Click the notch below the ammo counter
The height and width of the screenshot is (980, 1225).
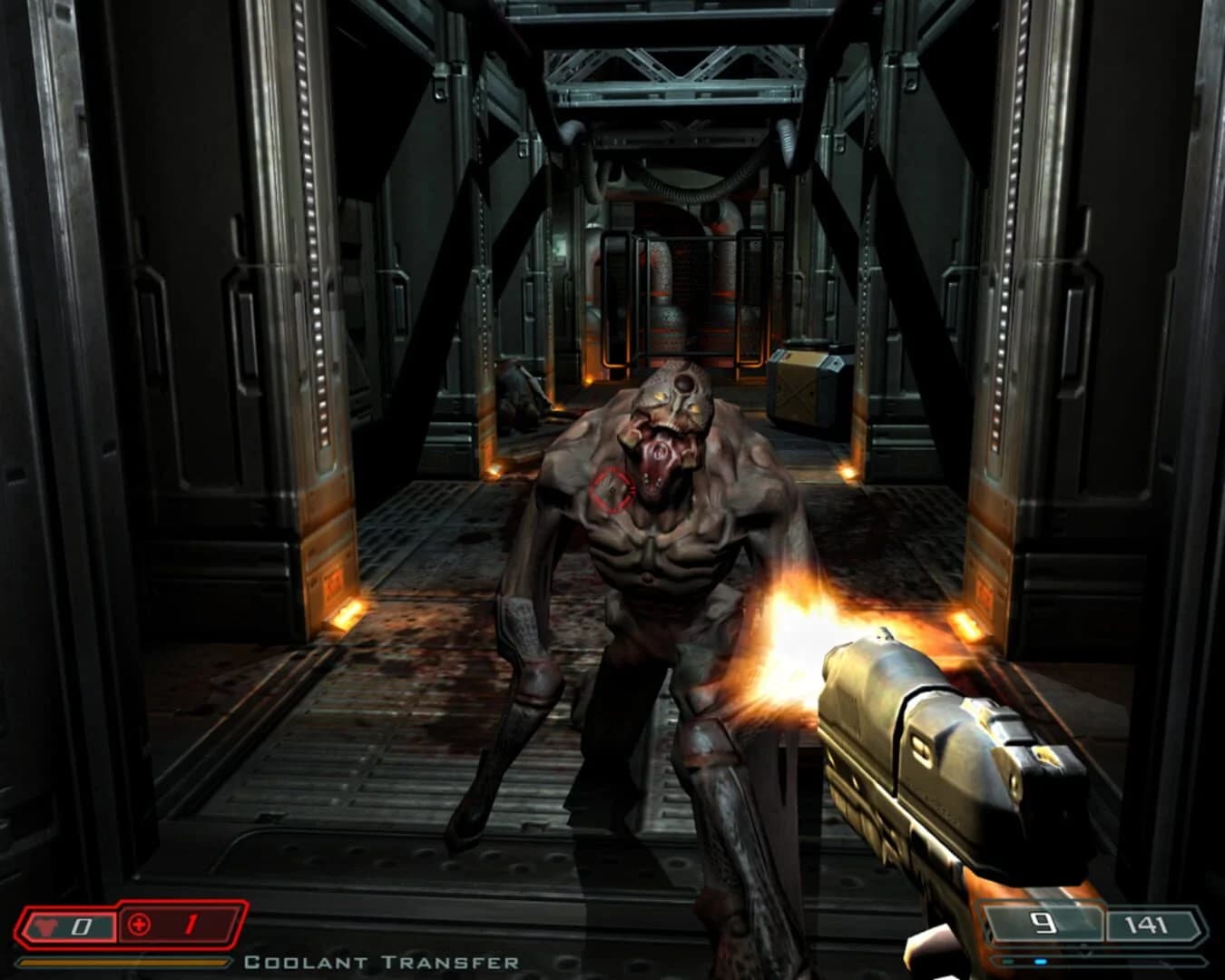[x=1084, y=951]
